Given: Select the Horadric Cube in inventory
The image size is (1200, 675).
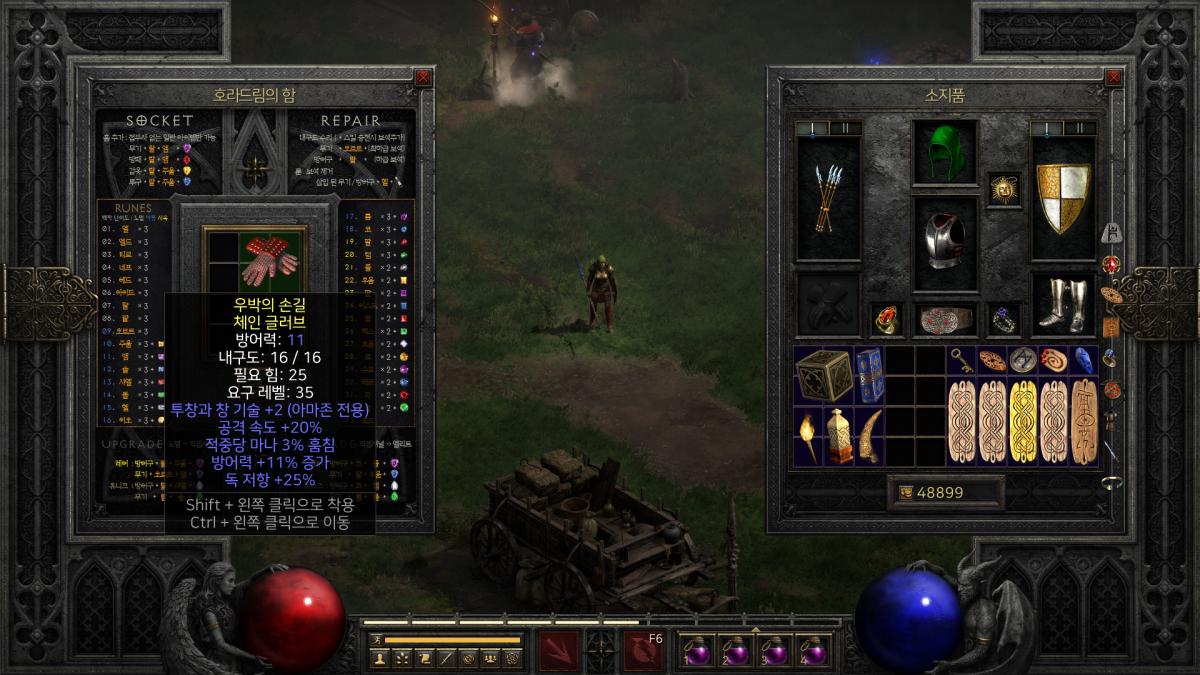Looking at the screenshot, I should 824,376.
